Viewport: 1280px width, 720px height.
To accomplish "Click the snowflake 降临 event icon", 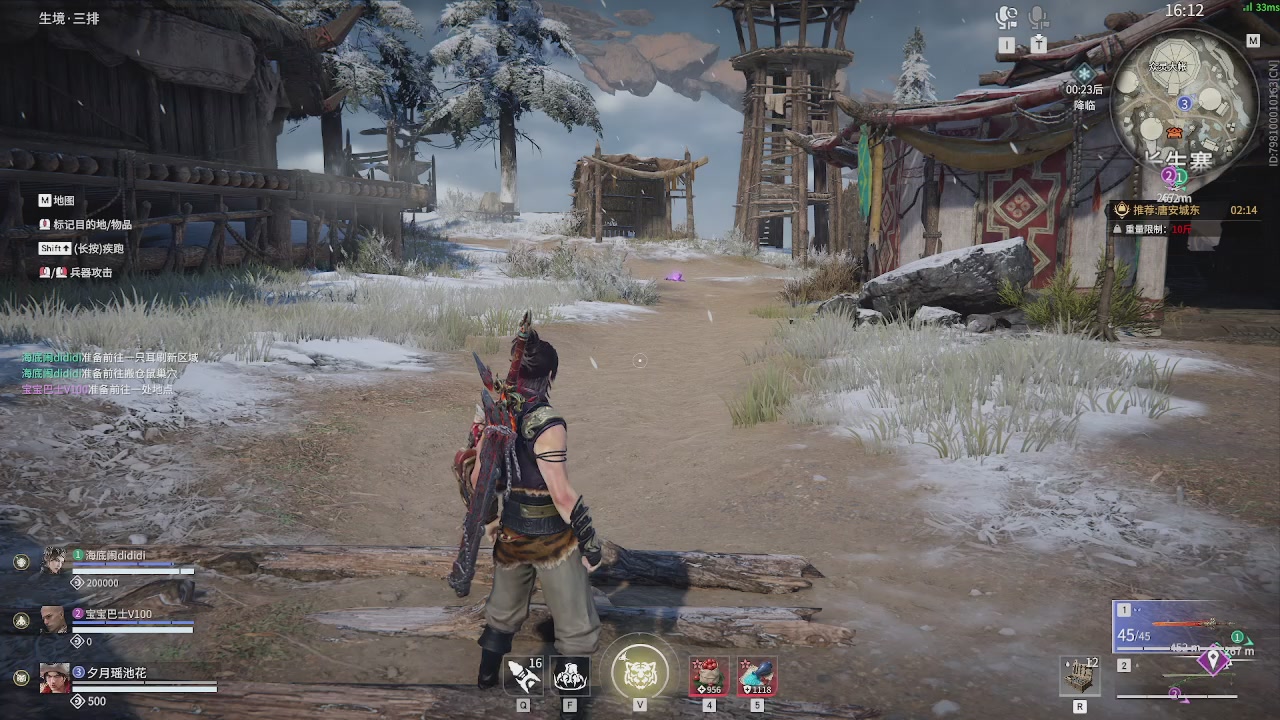I will pyautogui.click(x=1085, y=74).
